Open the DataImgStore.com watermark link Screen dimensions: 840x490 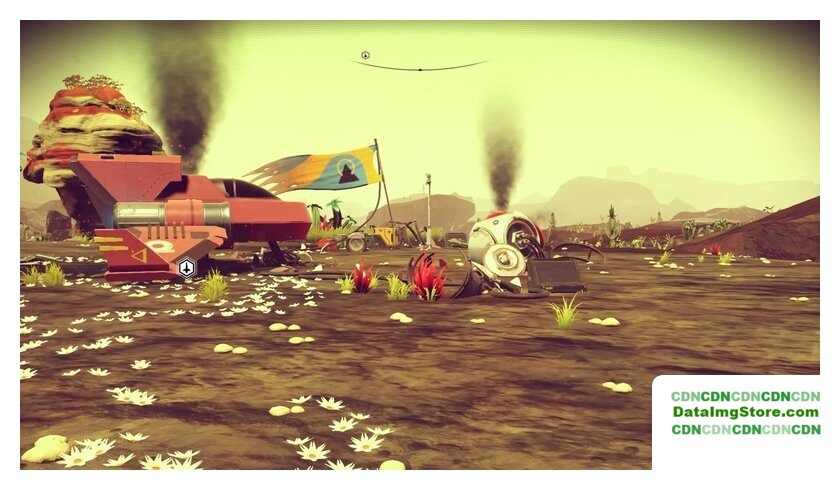[x=745, y=412]
